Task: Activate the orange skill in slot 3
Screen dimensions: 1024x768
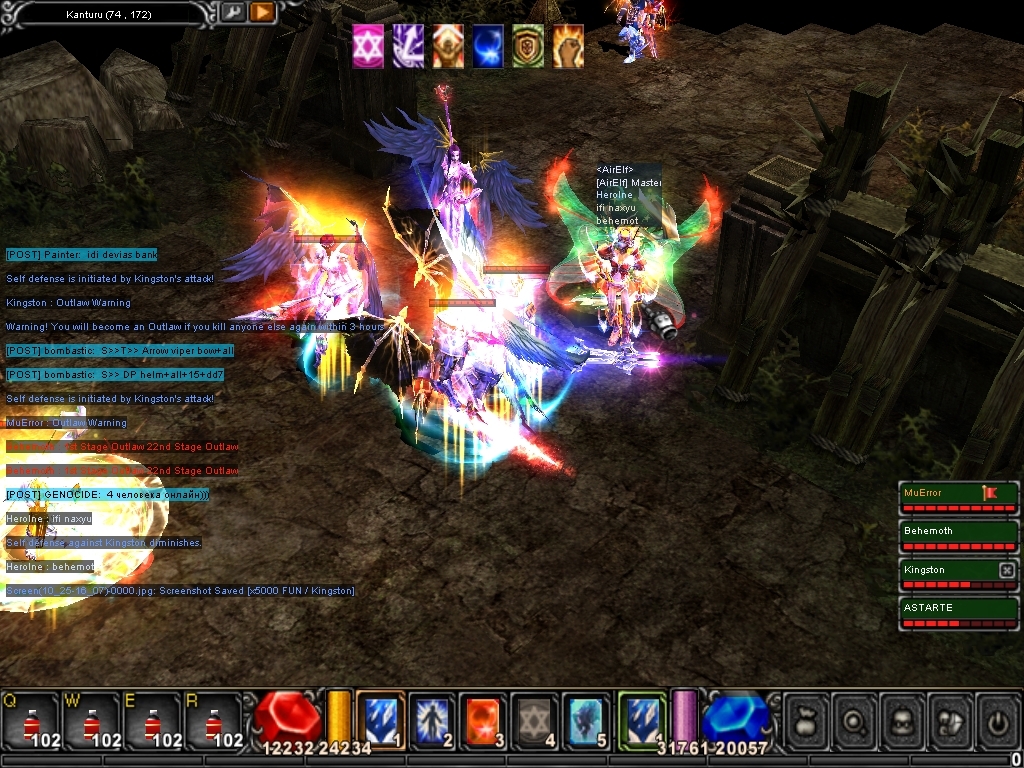Action: [x=483, y=720]
